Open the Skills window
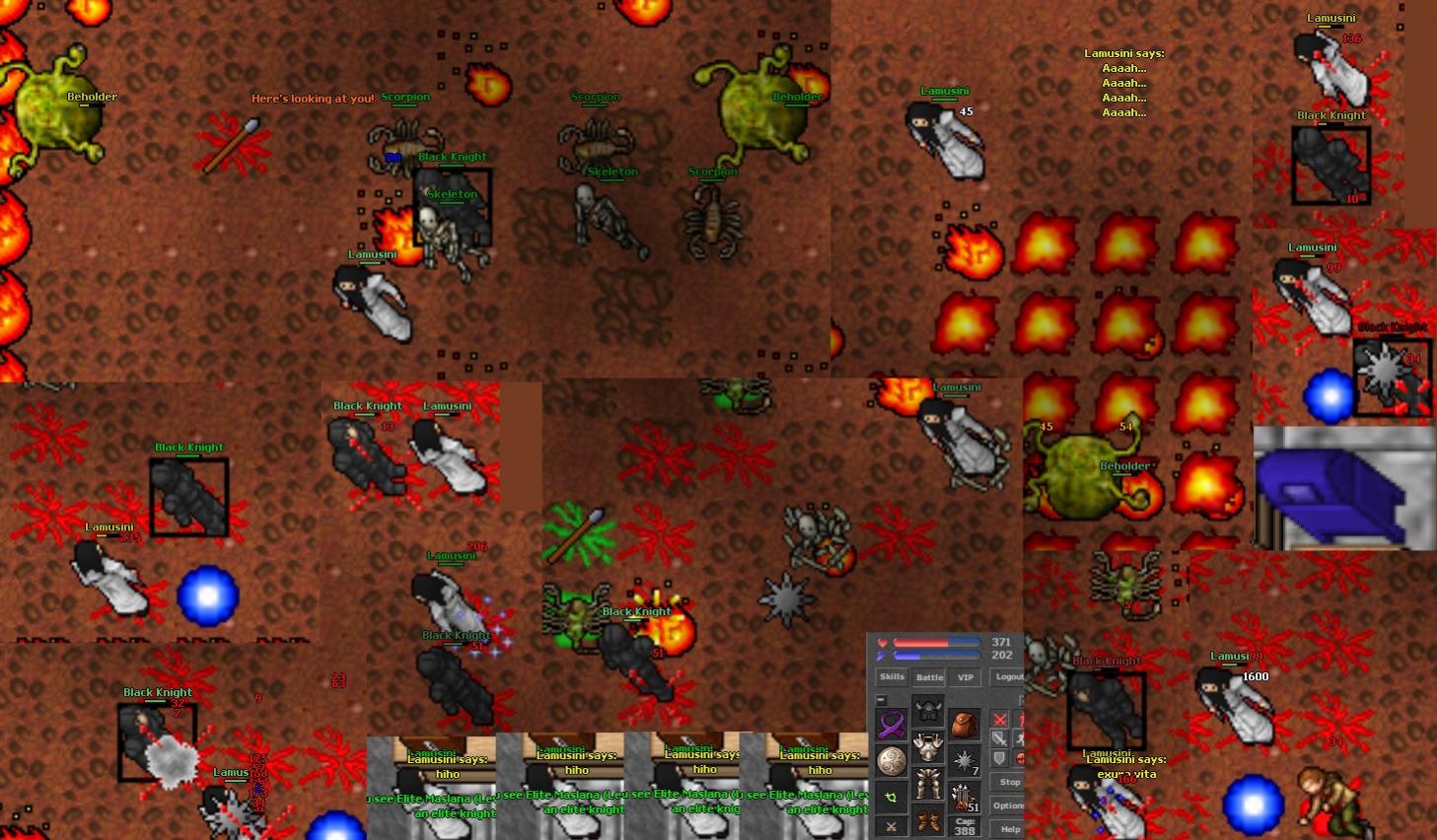 (x=892, y=677)
